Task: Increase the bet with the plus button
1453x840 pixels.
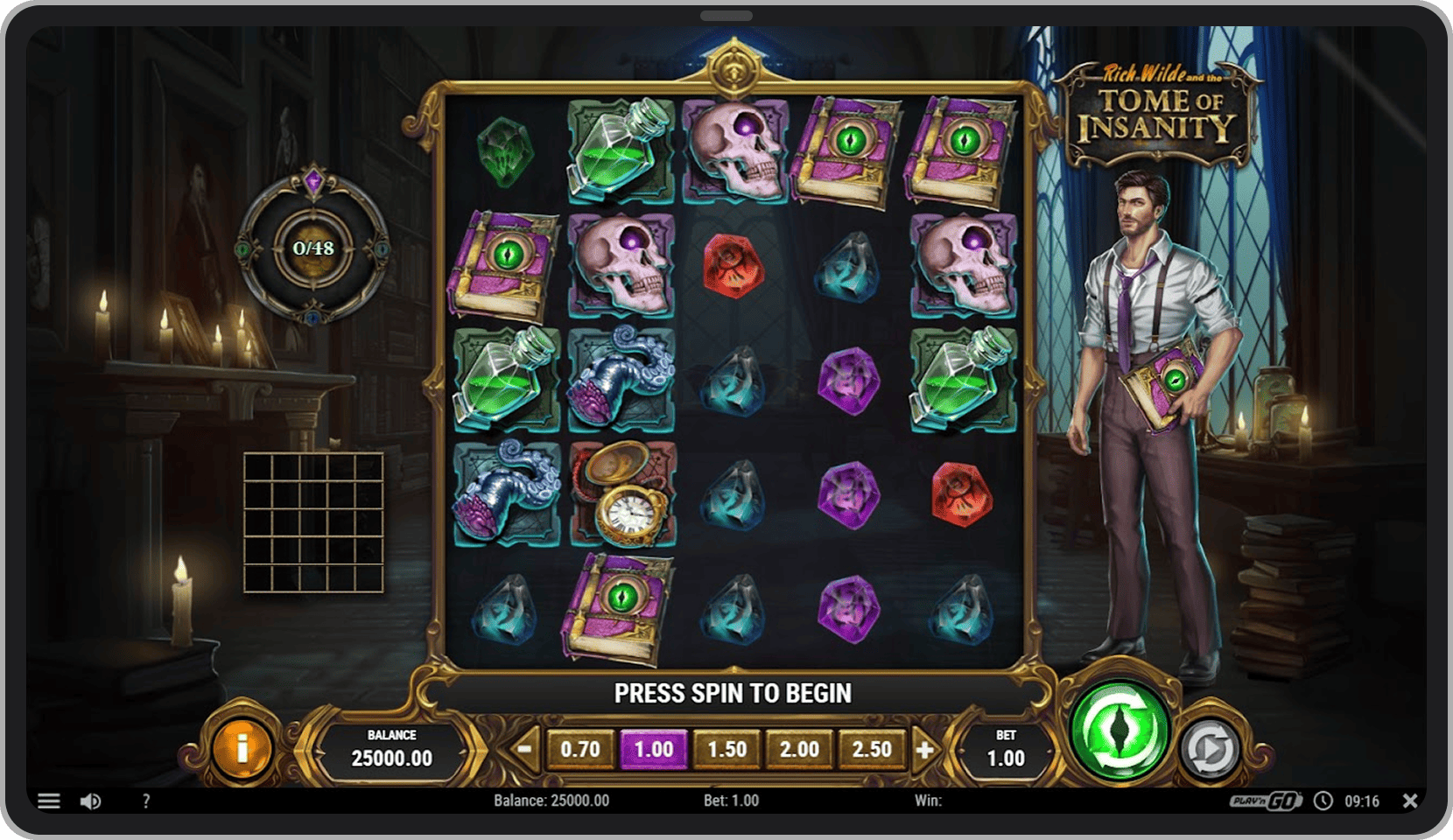Action: 925,749
